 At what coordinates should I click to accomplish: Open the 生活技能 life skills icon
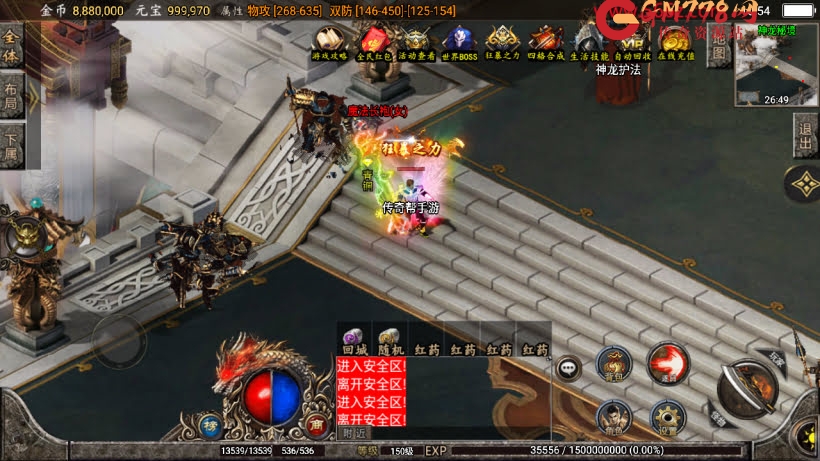(x=589, y=42)
